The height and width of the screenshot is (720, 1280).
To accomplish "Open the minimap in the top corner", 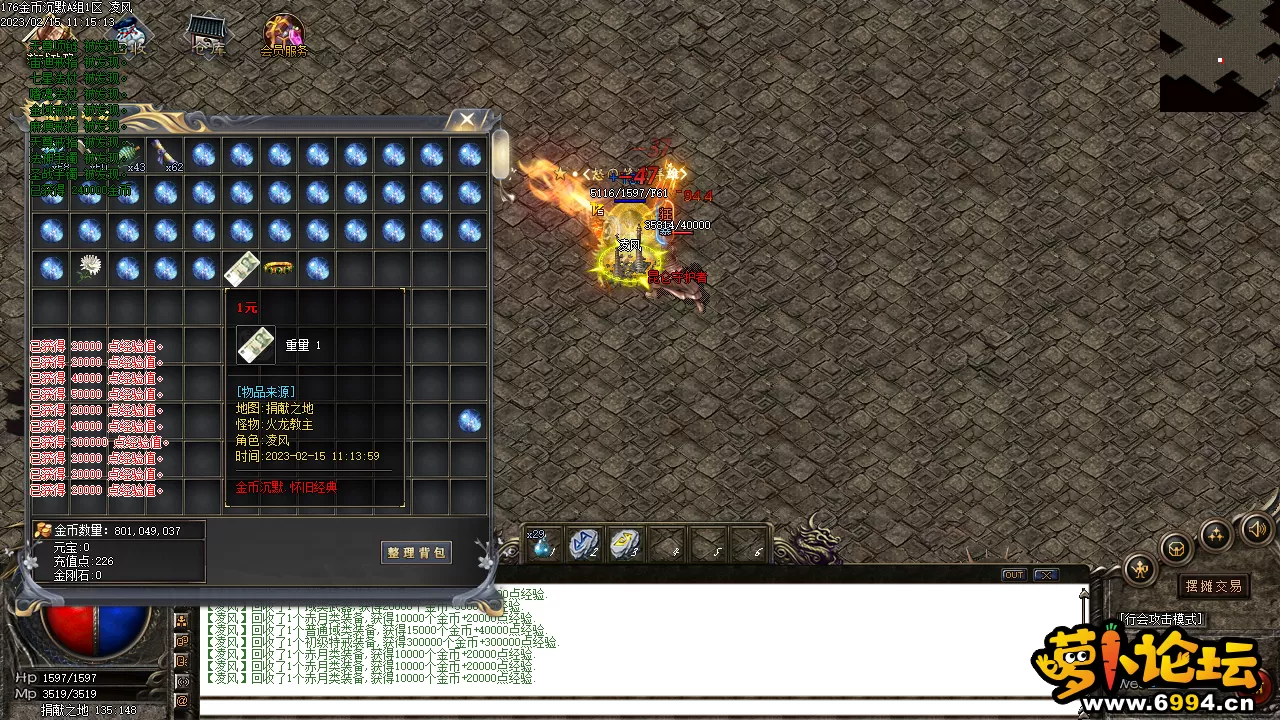I will [1219, 55].
